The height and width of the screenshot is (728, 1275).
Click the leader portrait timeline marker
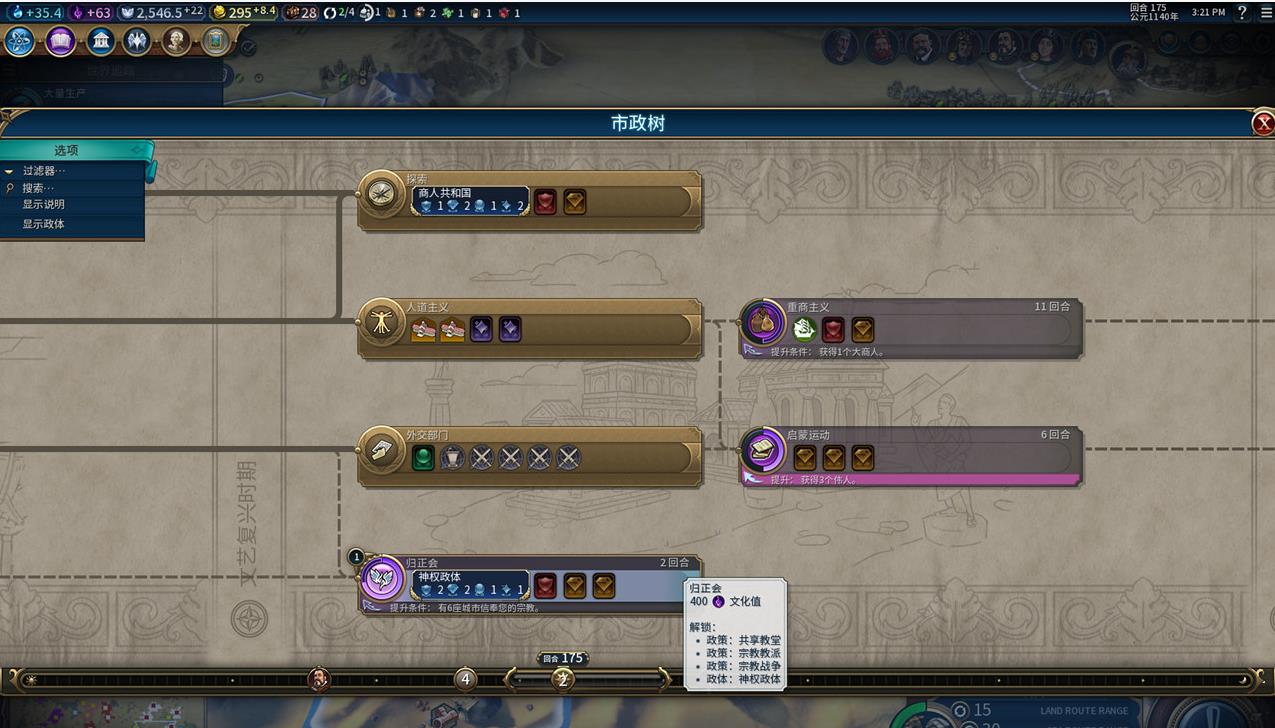pos(319,680)
